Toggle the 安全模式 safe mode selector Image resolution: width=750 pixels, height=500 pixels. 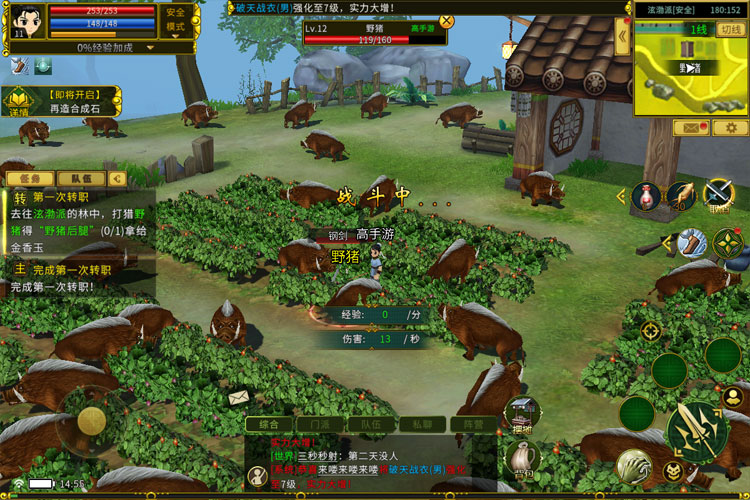coord(176,20)
